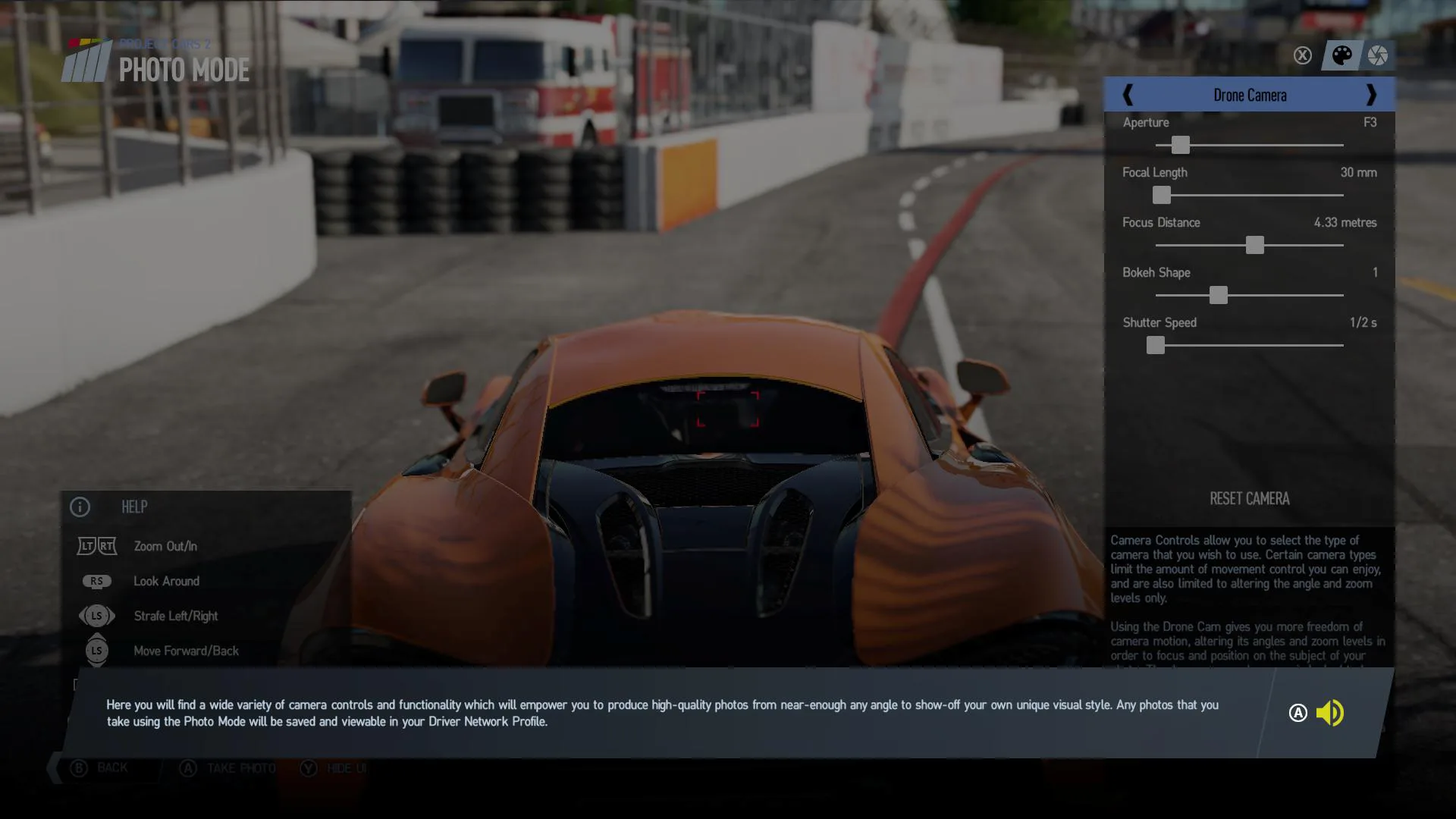
Task: Select Reset Camera
Action: (x=1249, y=498)
